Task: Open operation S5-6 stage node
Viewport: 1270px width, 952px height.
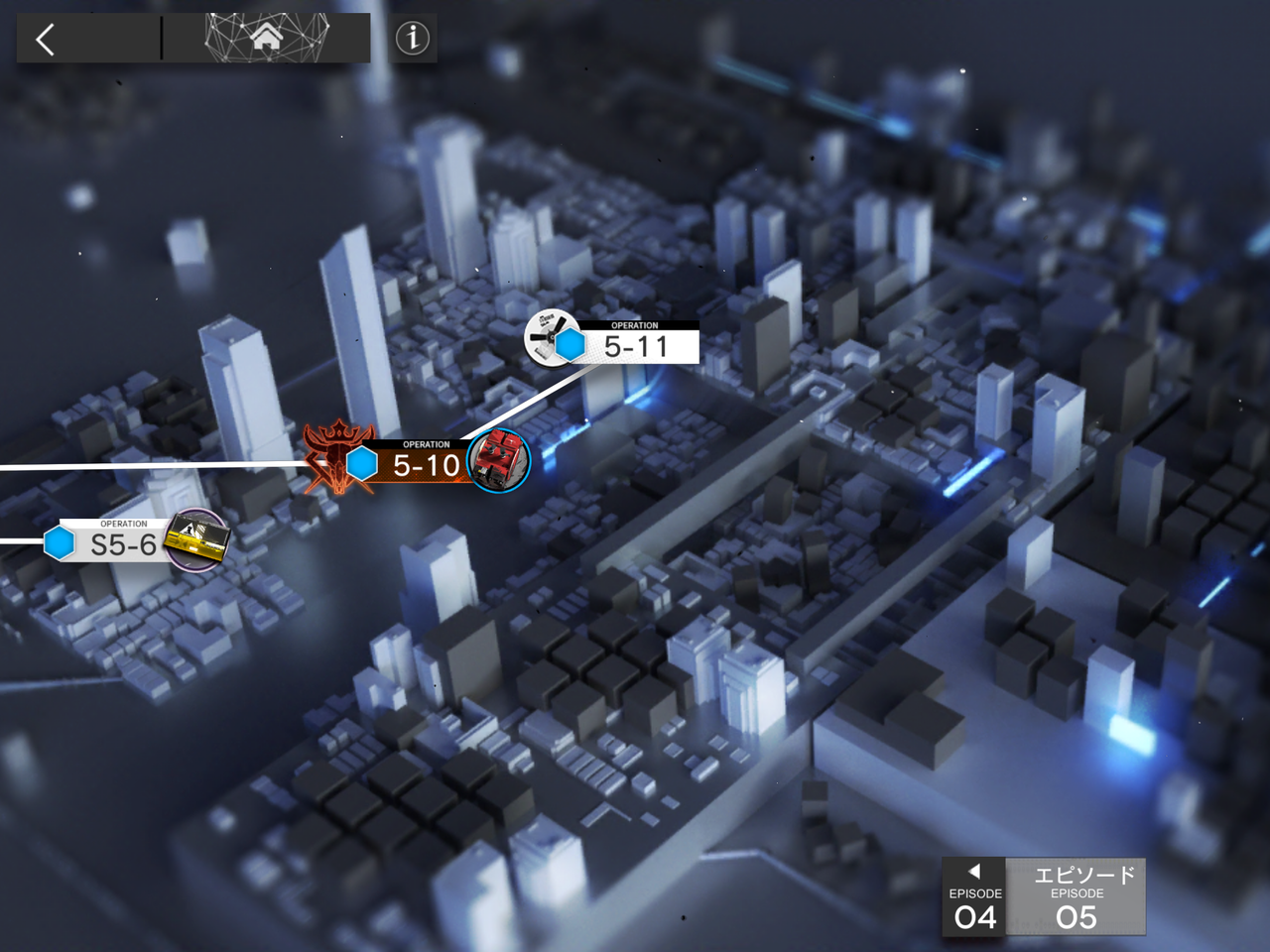Action: (x=123, y=542)
